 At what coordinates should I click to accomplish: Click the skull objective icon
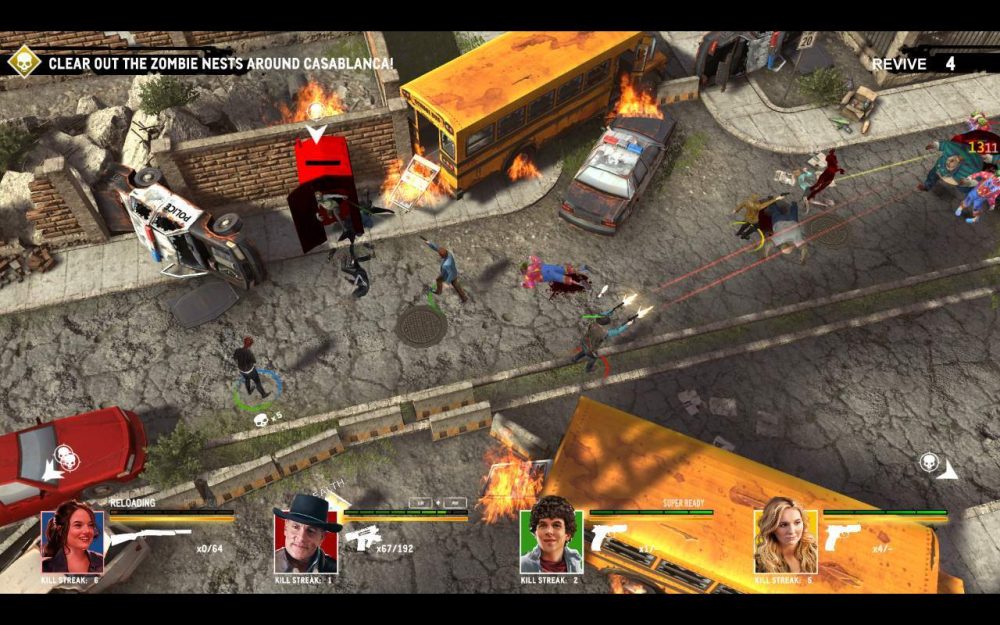tap(23, 62)
